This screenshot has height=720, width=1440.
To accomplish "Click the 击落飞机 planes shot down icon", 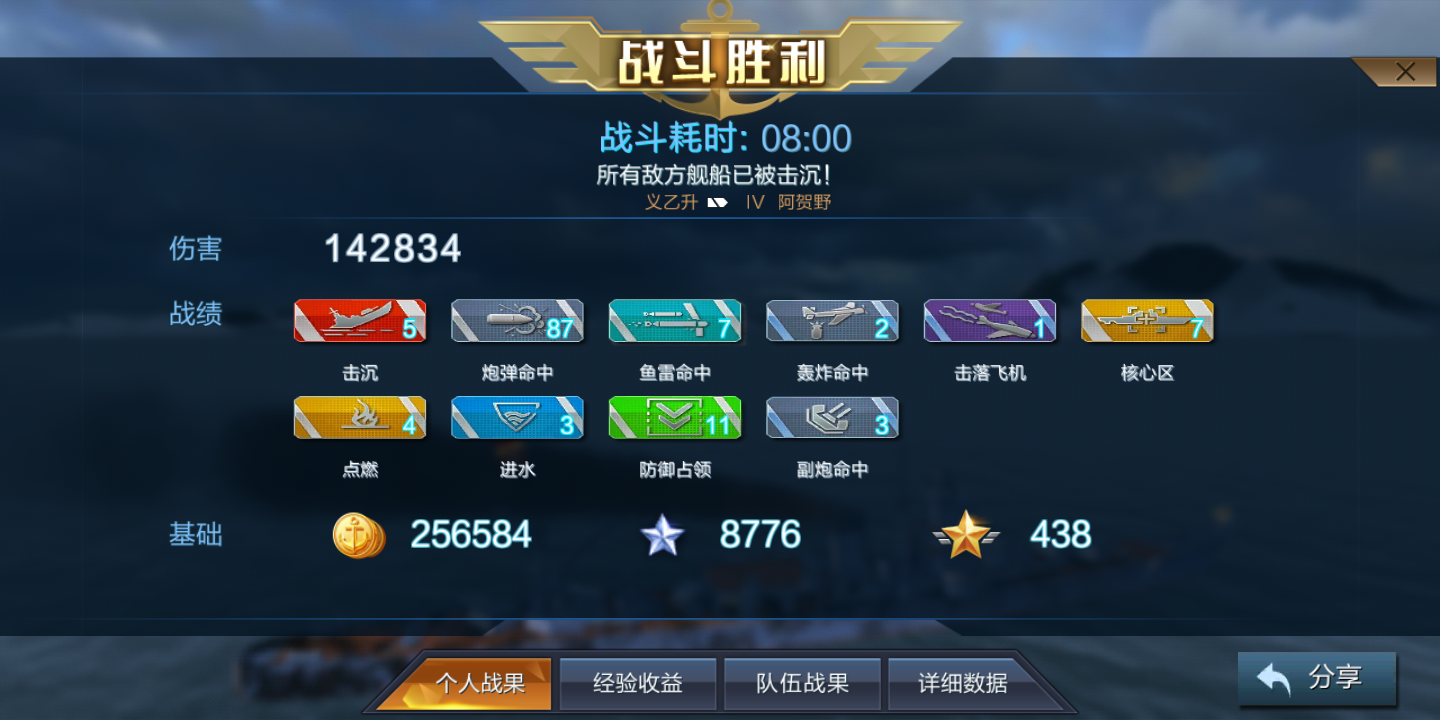I will click(x=989, y=321).
